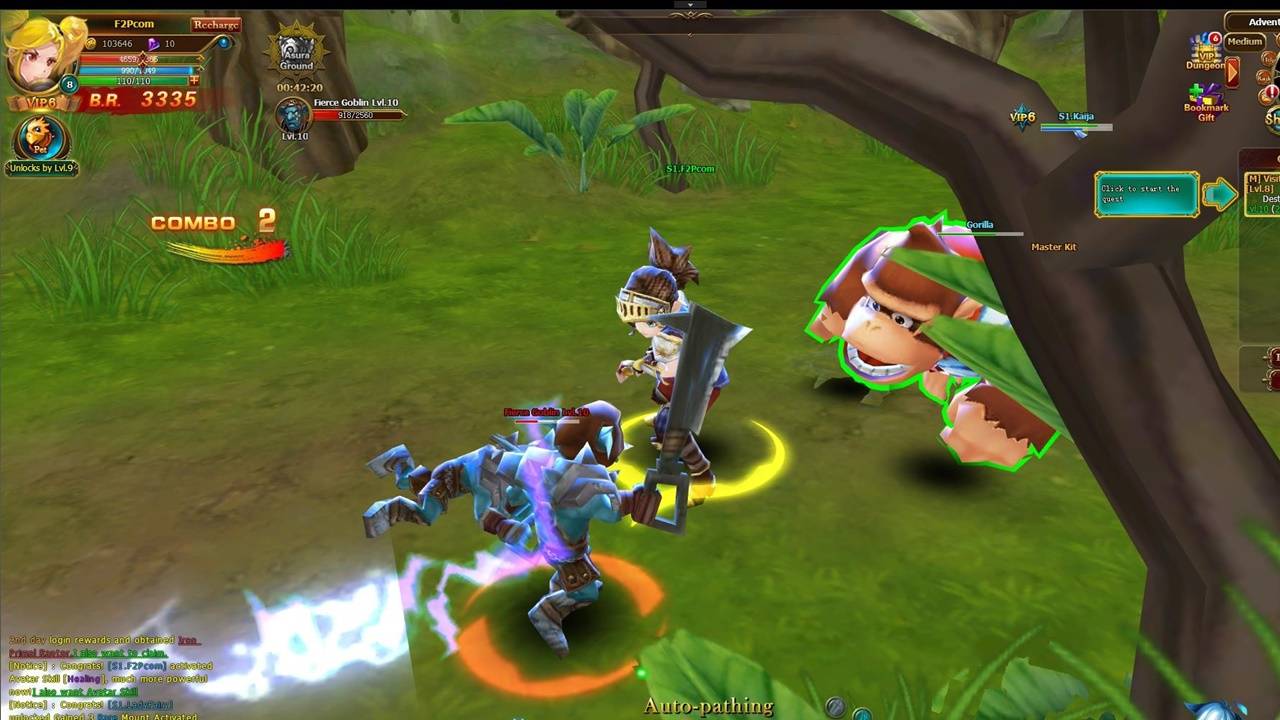Click the "I also want Avatar Skill" chat link
The width and height of the screenshot is (1280, 720).
86,692
